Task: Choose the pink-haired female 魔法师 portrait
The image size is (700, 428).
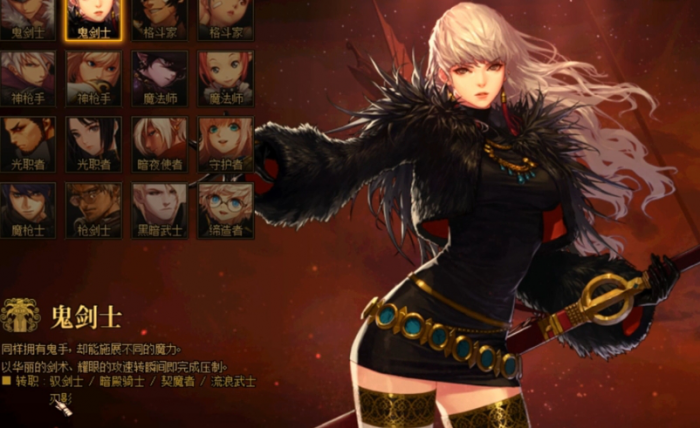Action: coord(225,78)
